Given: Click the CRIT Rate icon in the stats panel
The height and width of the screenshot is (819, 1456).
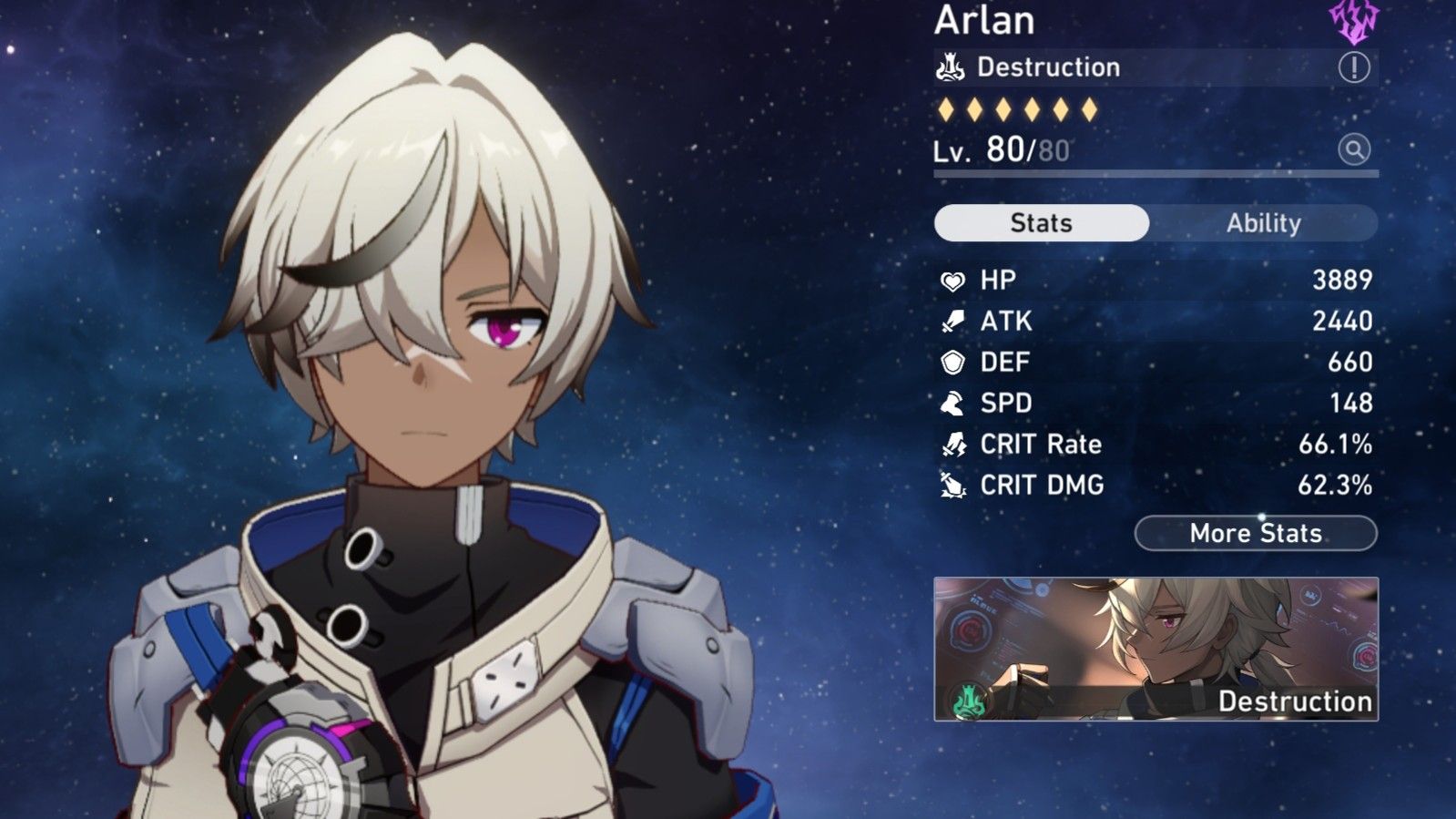Looking at the screenshot, I should tap(953, 444).
